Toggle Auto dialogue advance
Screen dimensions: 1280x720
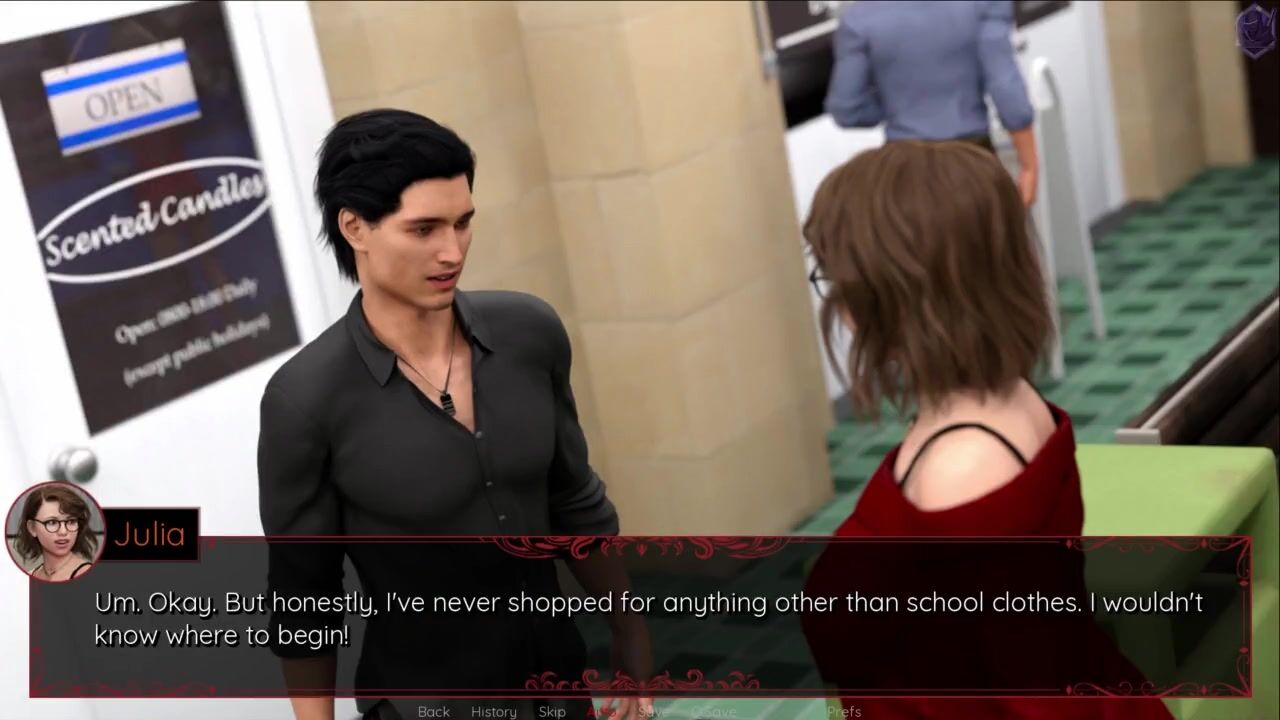601,711
